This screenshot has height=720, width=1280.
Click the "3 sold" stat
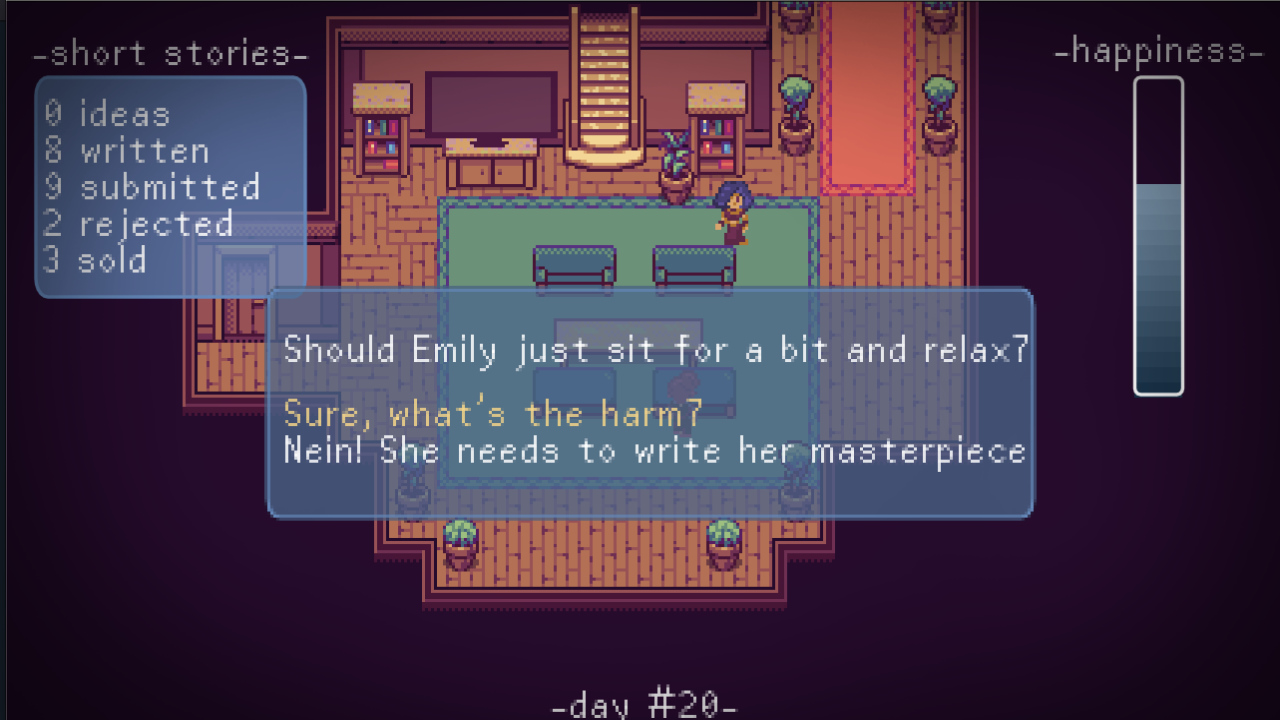pyautogui.click(x=95, y=260)
